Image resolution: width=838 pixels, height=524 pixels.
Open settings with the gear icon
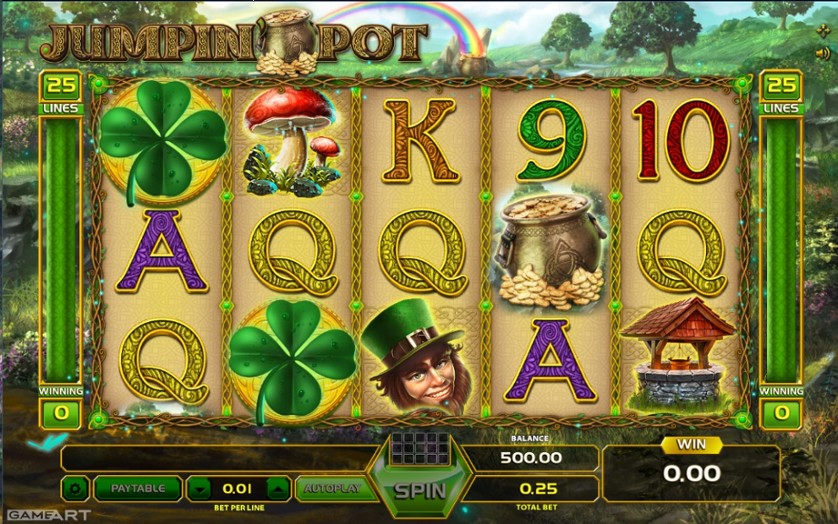74,489
